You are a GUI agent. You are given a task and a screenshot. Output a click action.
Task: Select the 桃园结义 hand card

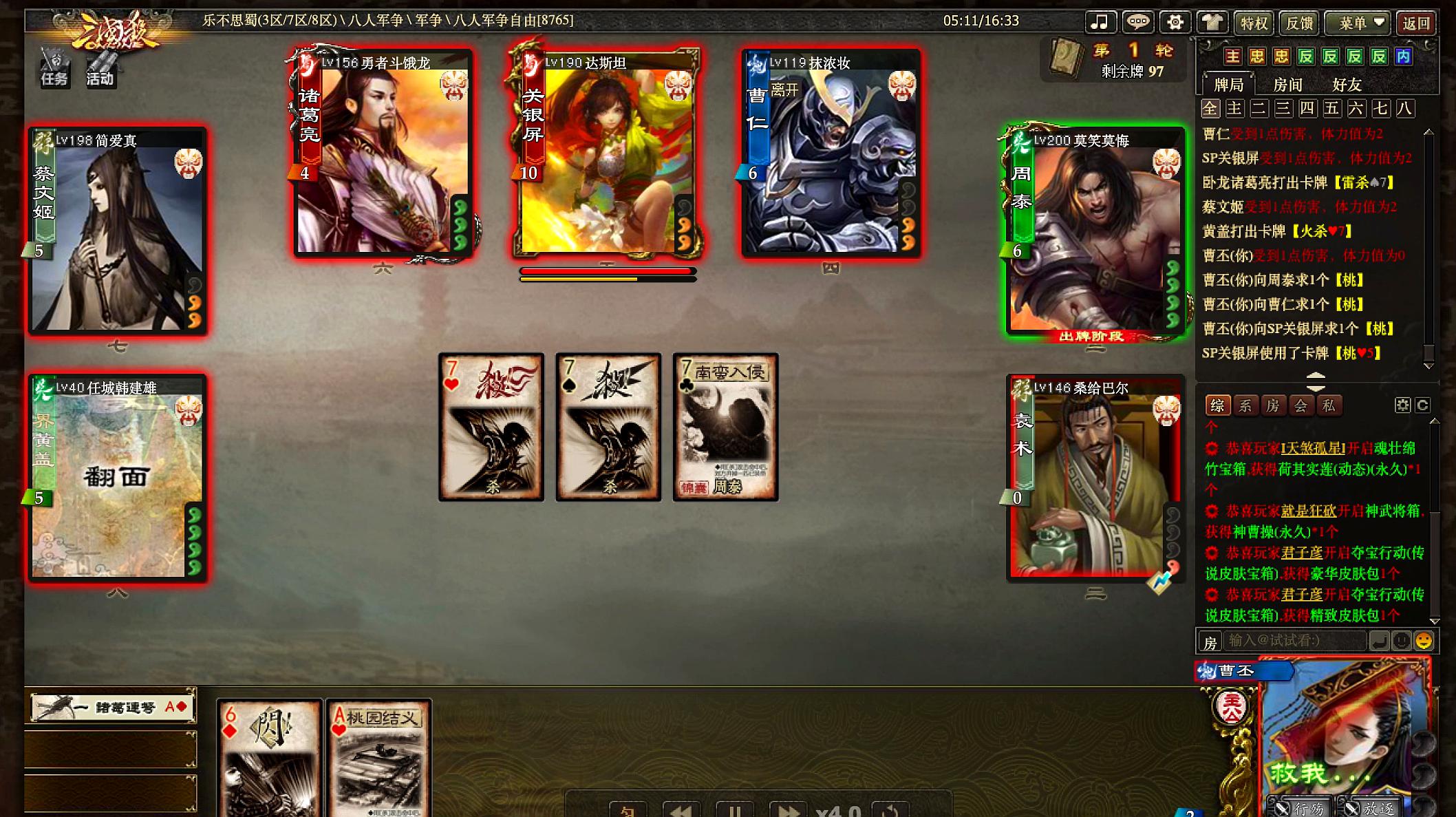coord(379,757)
